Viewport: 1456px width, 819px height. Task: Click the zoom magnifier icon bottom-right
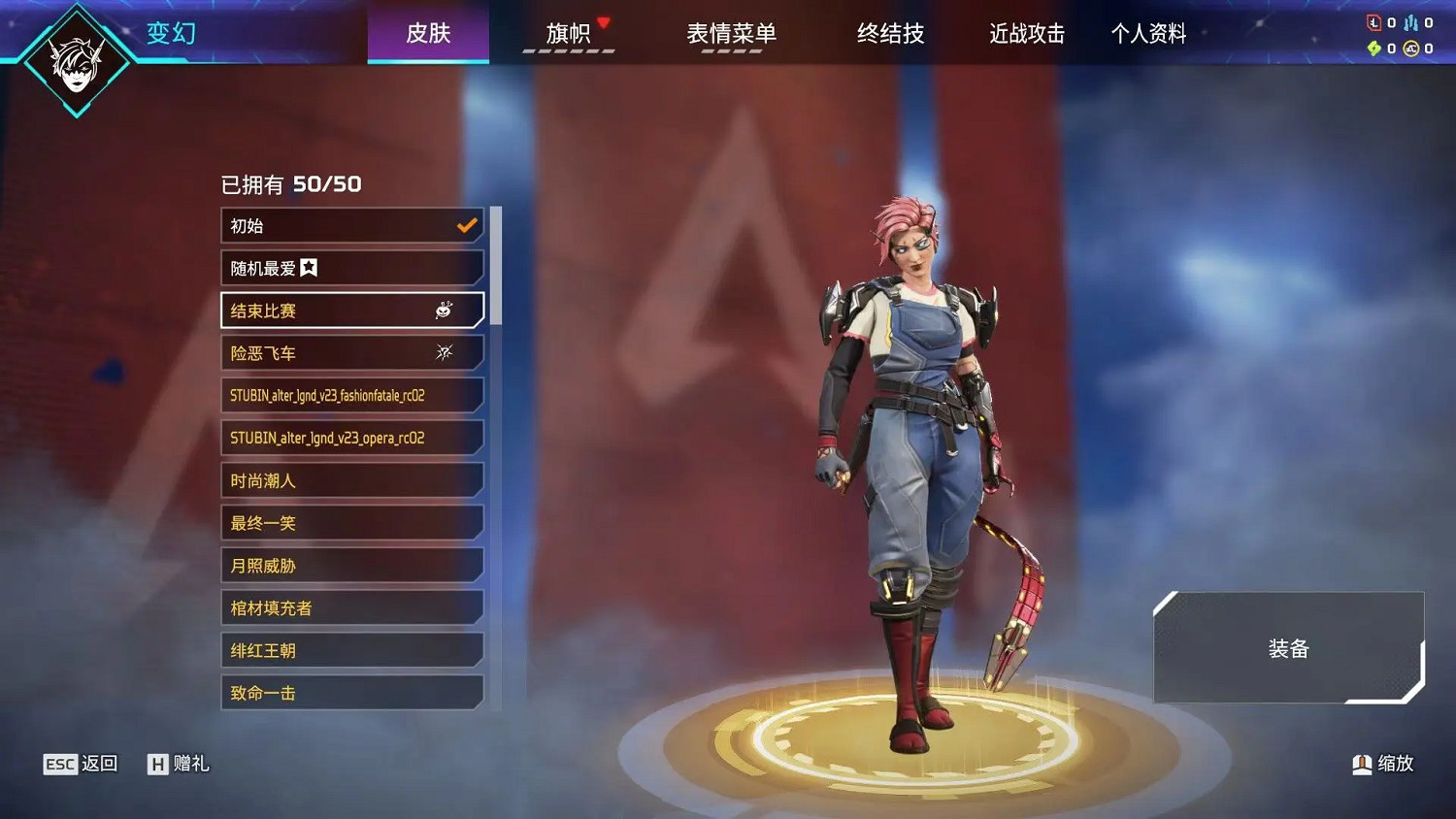tap(1362, 764)
